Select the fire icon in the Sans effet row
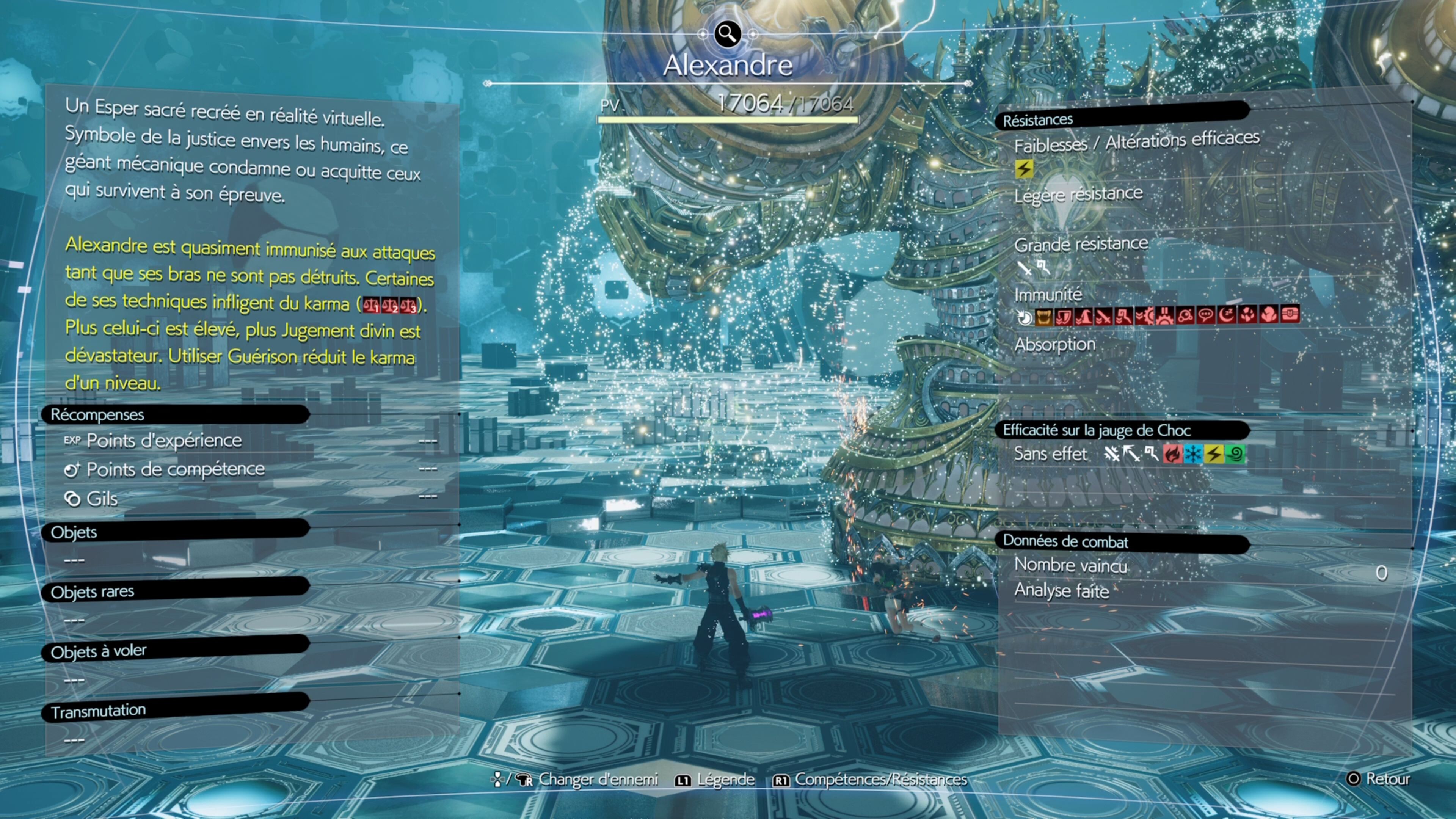The height and width of the screenshot is (819, 1456). [x=1172, y=454]
